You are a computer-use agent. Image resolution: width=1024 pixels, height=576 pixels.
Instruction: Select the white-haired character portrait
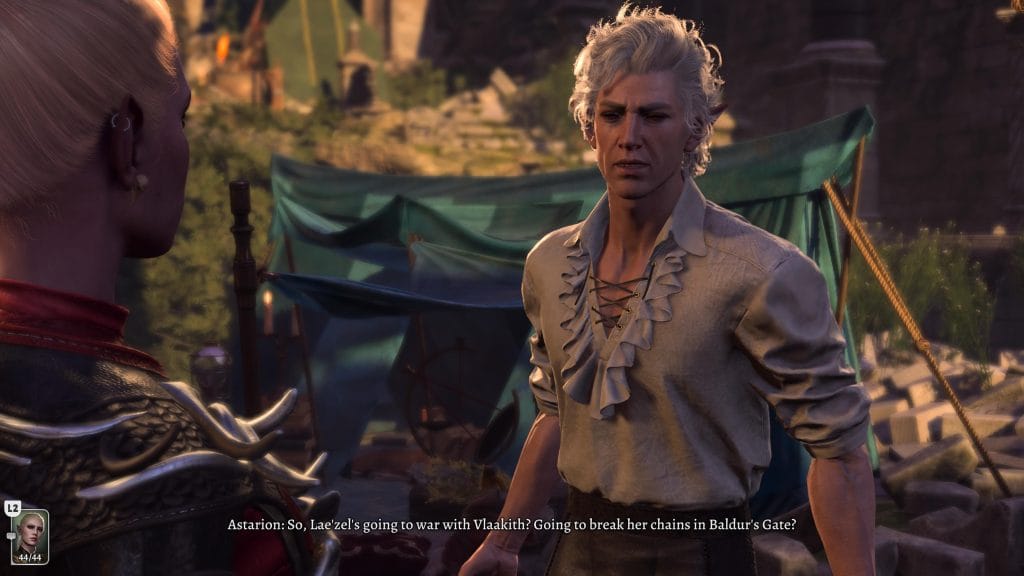[x=30, y=535]
